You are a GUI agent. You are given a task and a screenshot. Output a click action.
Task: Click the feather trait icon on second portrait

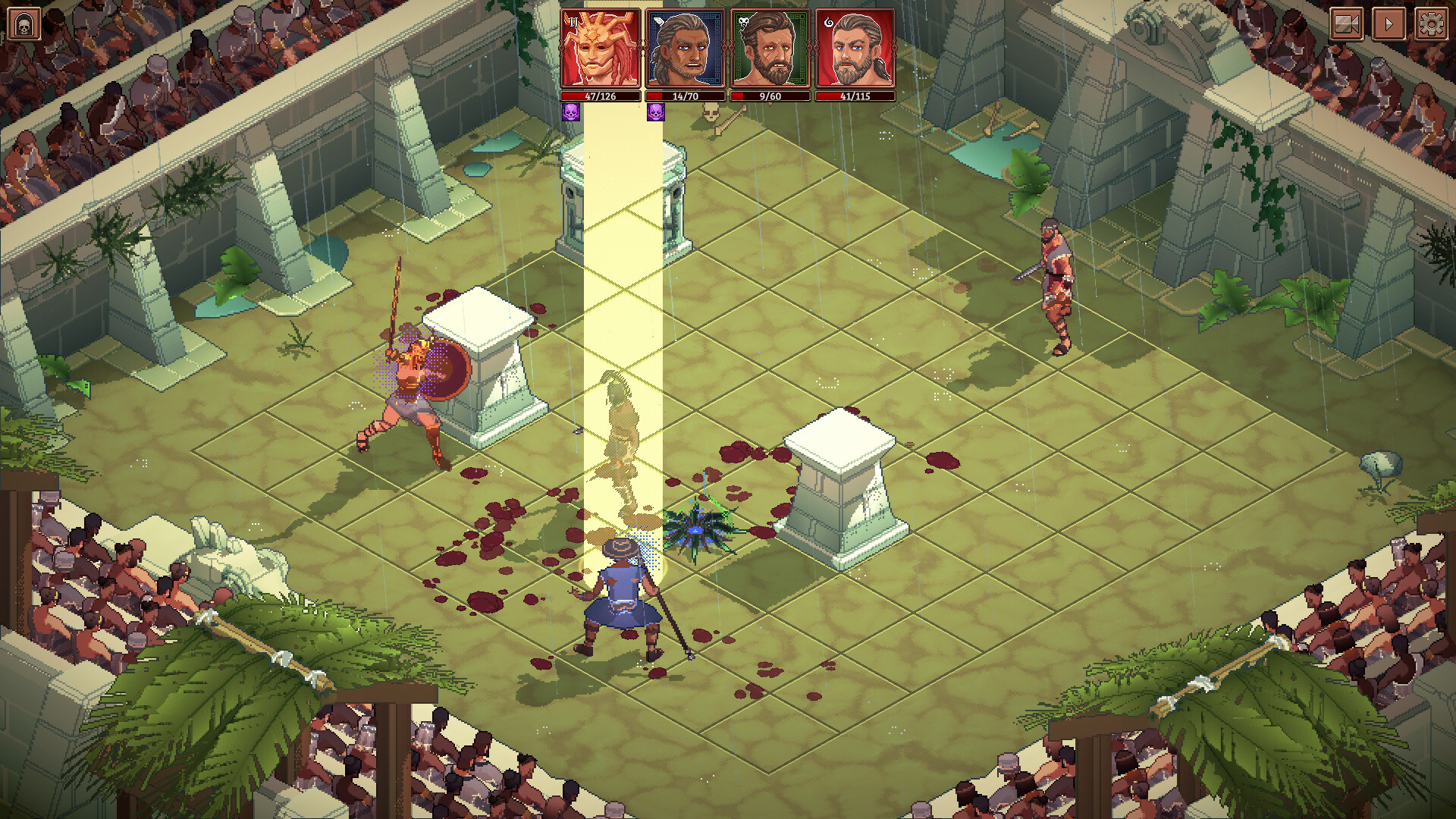tap(658, 22)
